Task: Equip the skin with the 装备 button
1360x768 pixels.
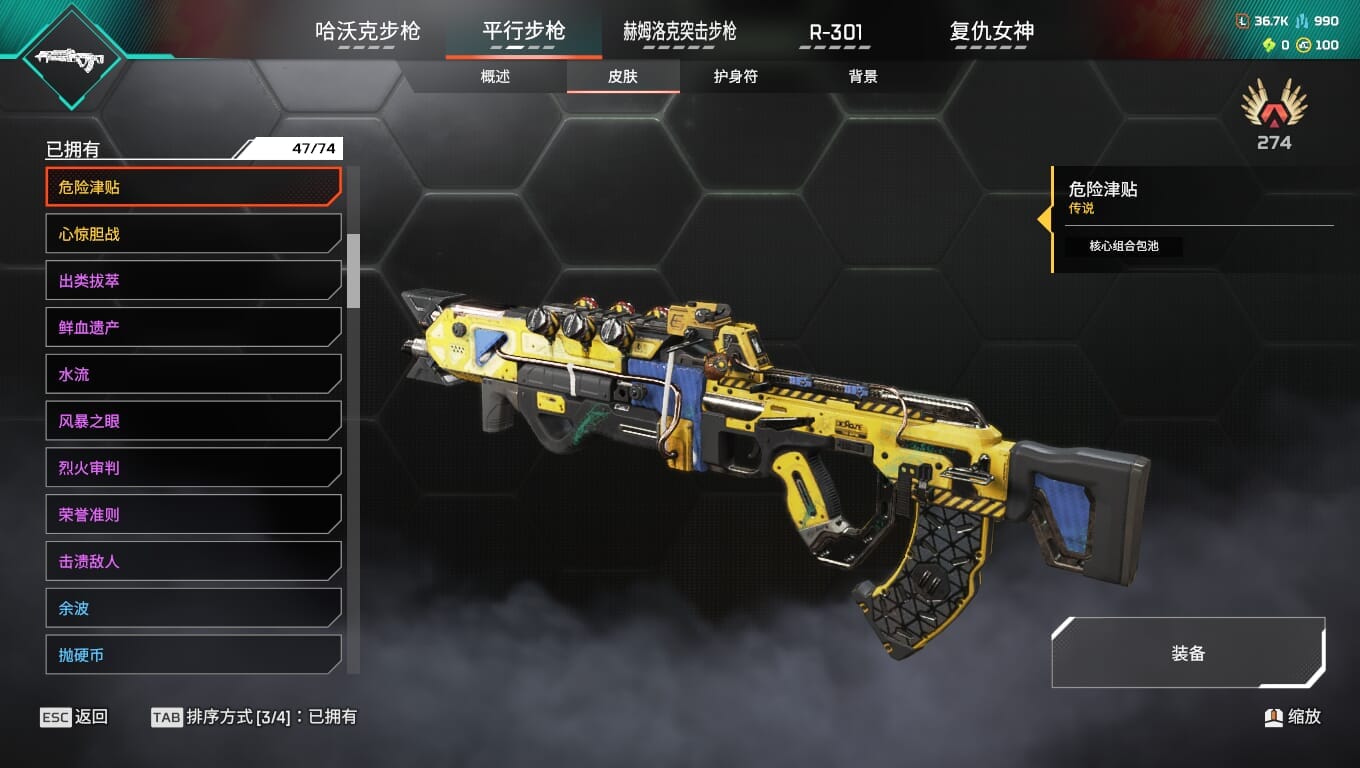Action: point(1188,653)
